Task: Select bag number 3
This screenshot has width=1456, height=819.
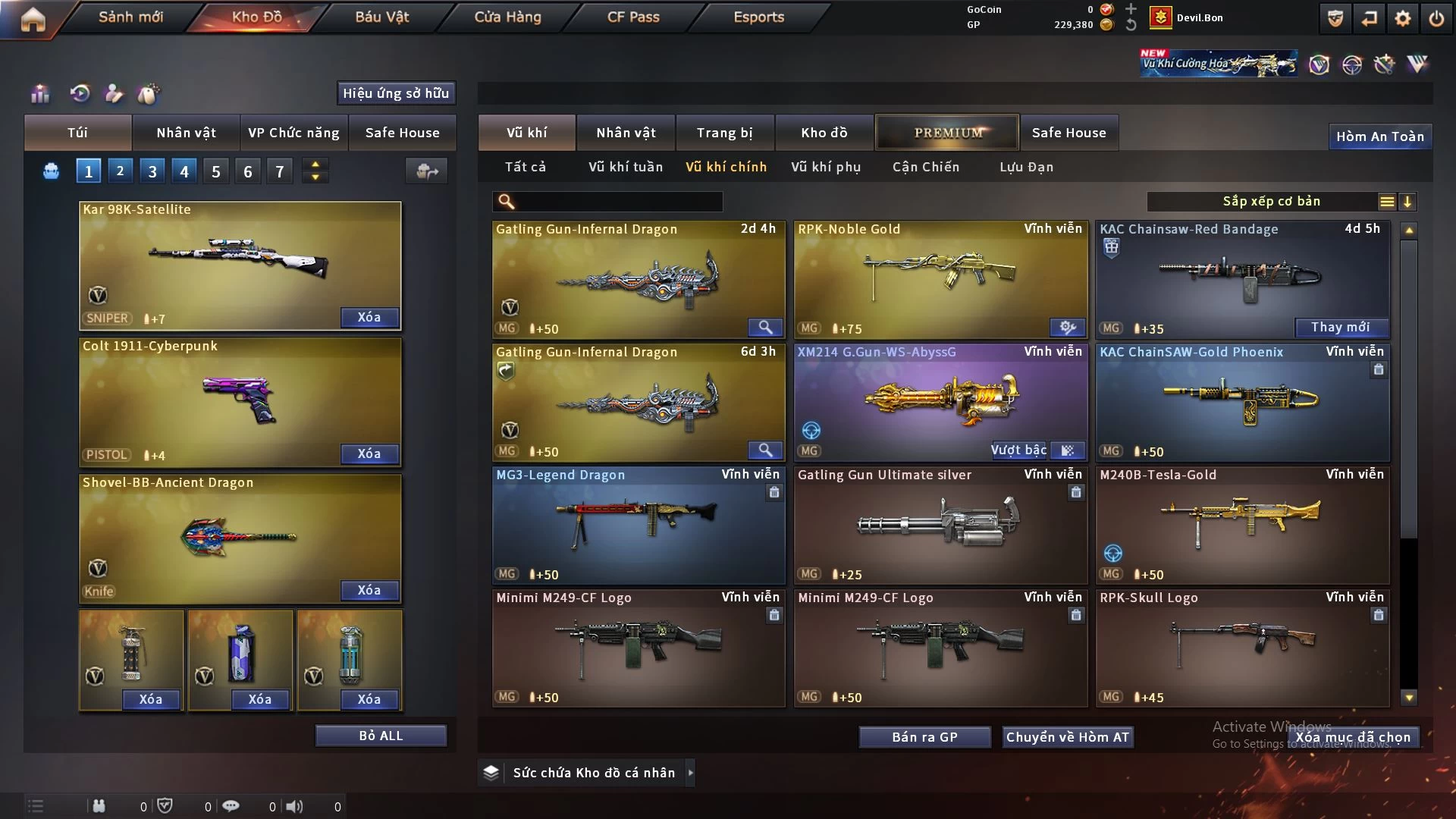Action: click(152, 171)
